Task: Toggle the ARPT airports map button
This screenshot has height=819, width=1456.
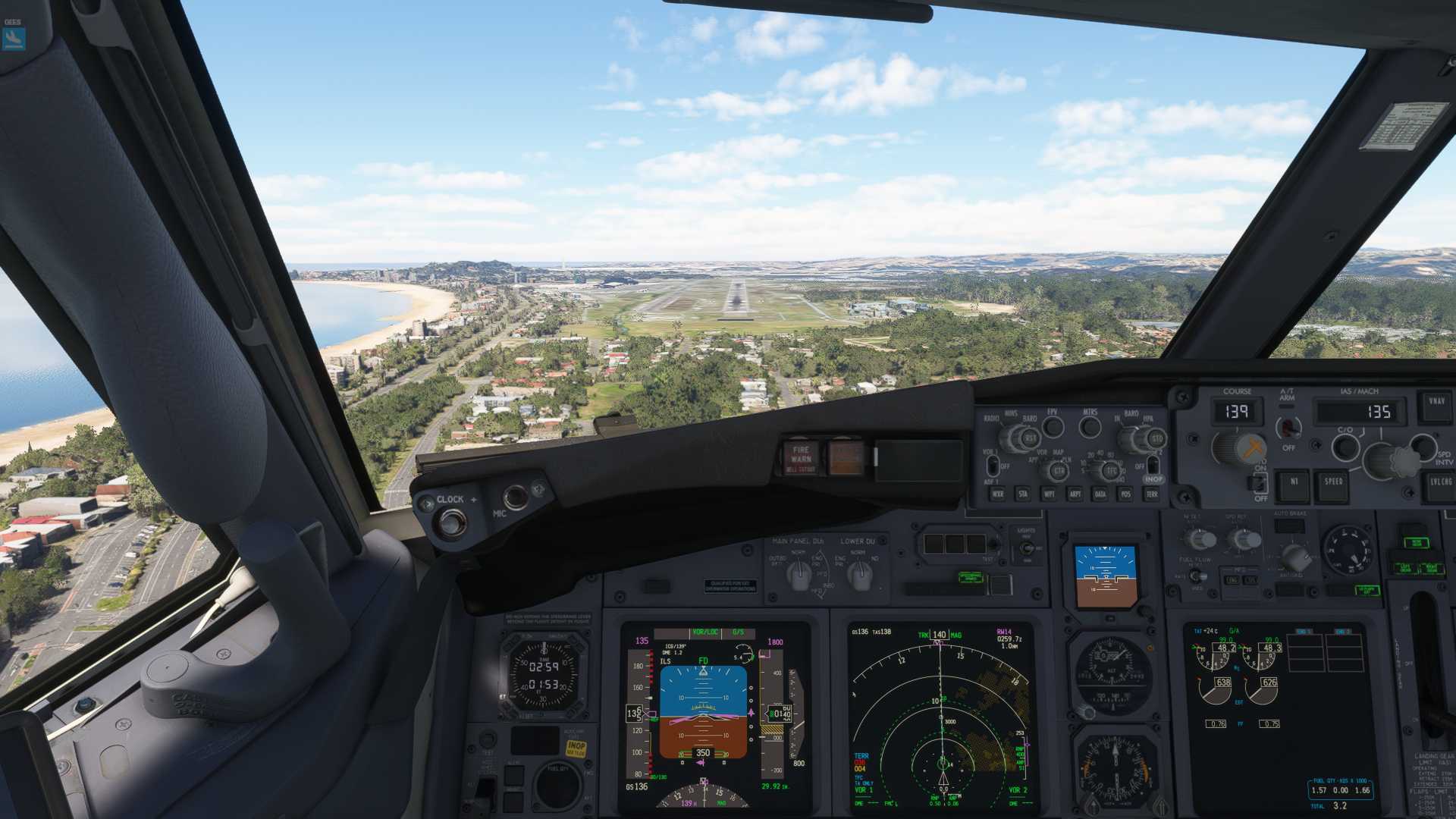Action: [1075, 494]
